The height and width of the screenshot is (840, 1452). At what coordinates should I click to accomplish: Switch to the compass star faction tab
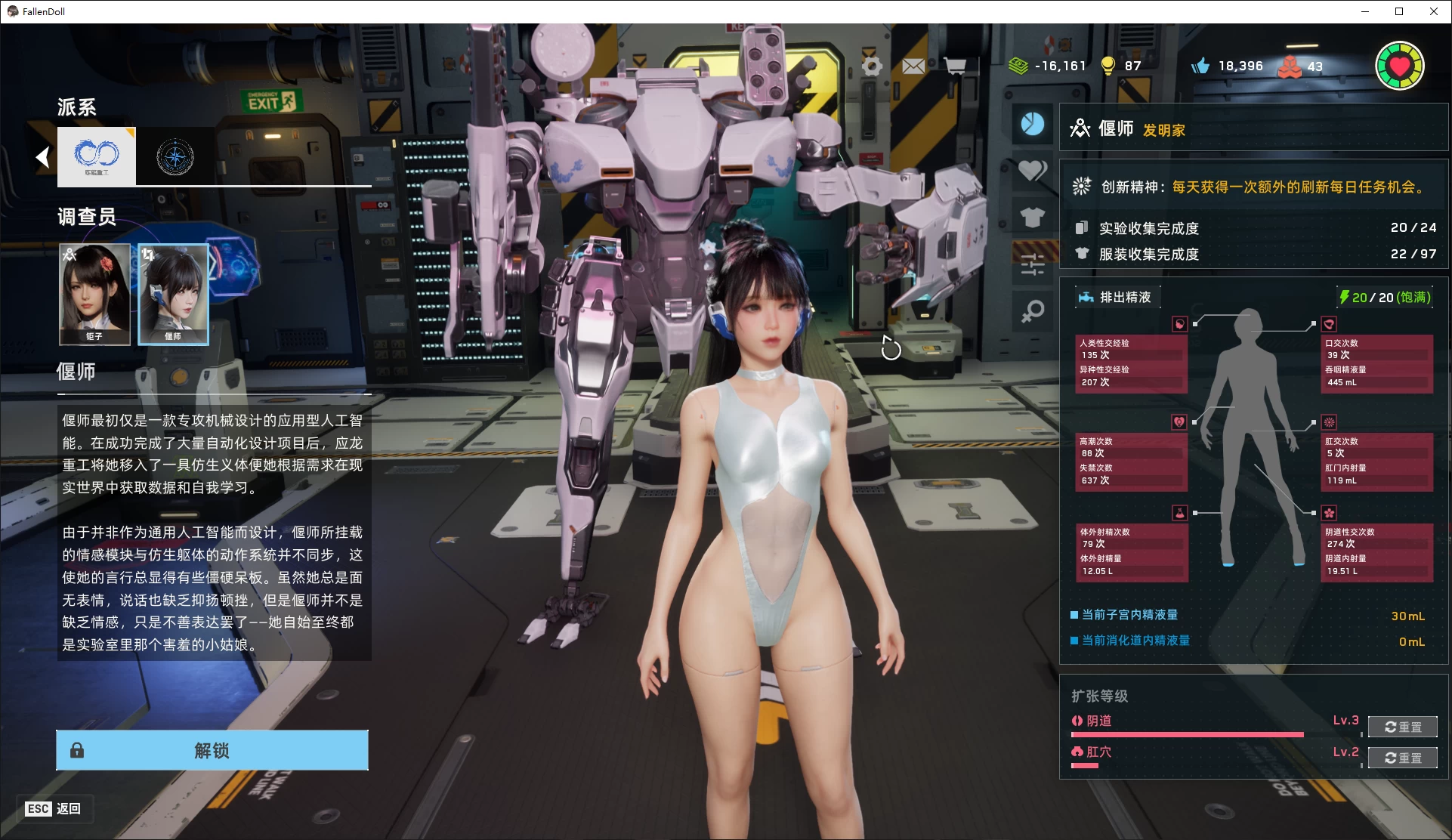coord(175,157)
